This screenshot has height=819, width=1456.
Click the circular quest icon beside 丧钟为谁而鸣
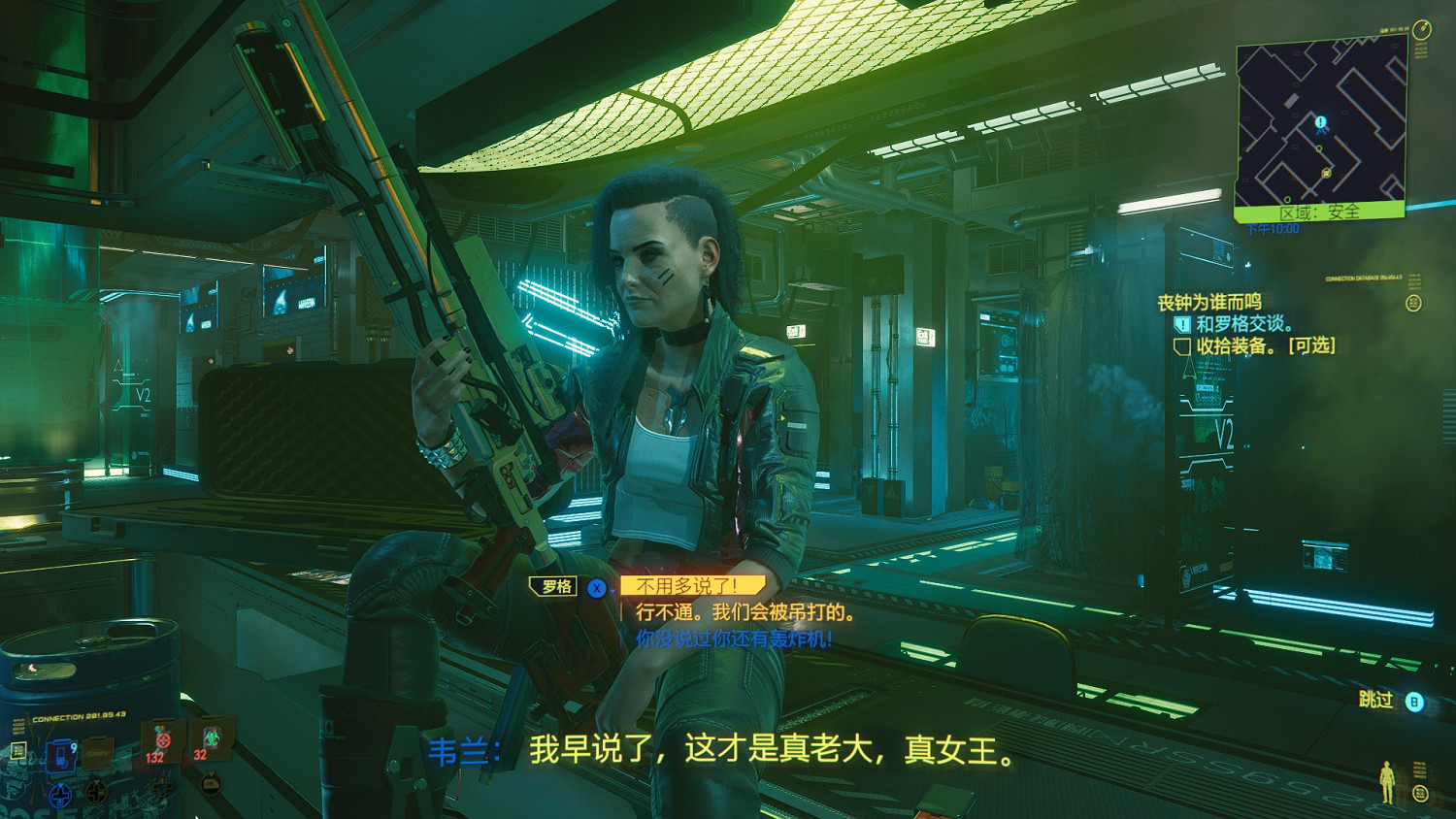[x=1415, y=302]
